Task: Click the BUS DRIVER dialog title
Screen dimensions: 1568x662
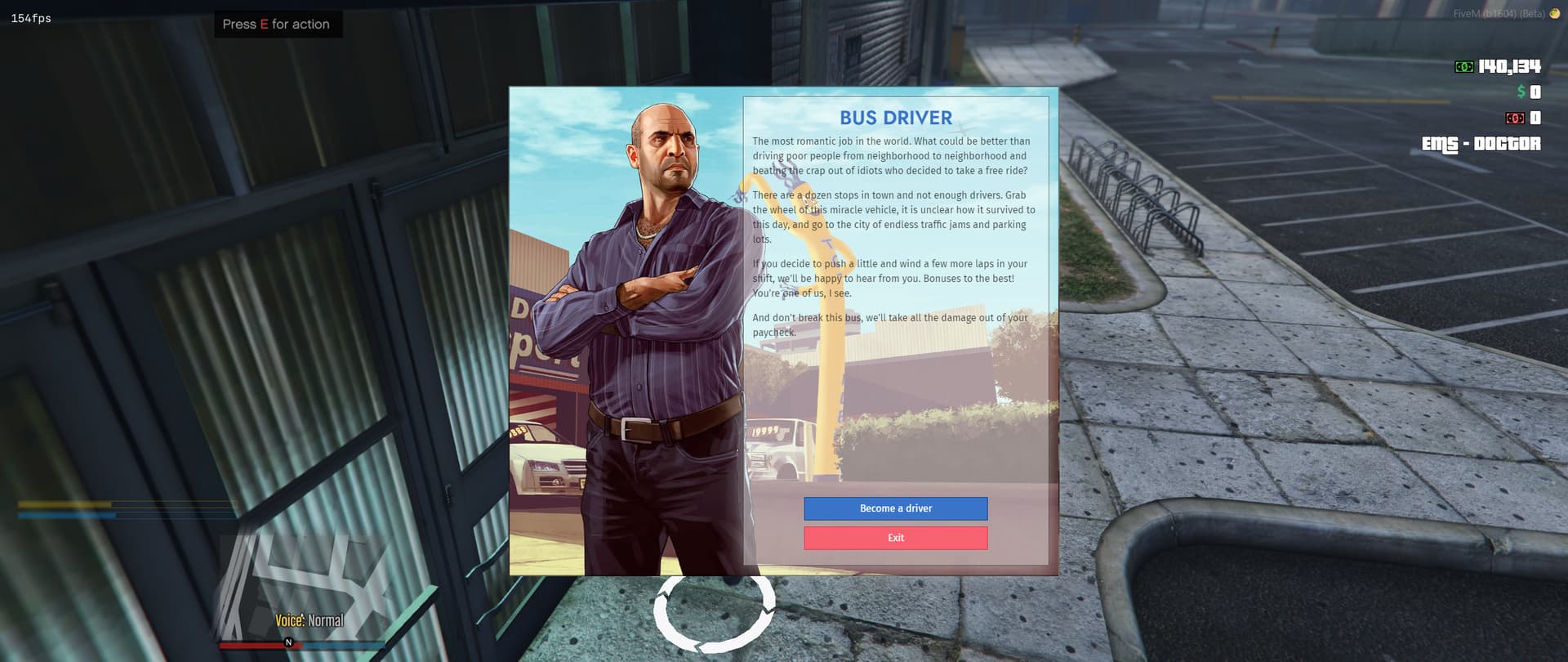Action: [x=896, y=118]
